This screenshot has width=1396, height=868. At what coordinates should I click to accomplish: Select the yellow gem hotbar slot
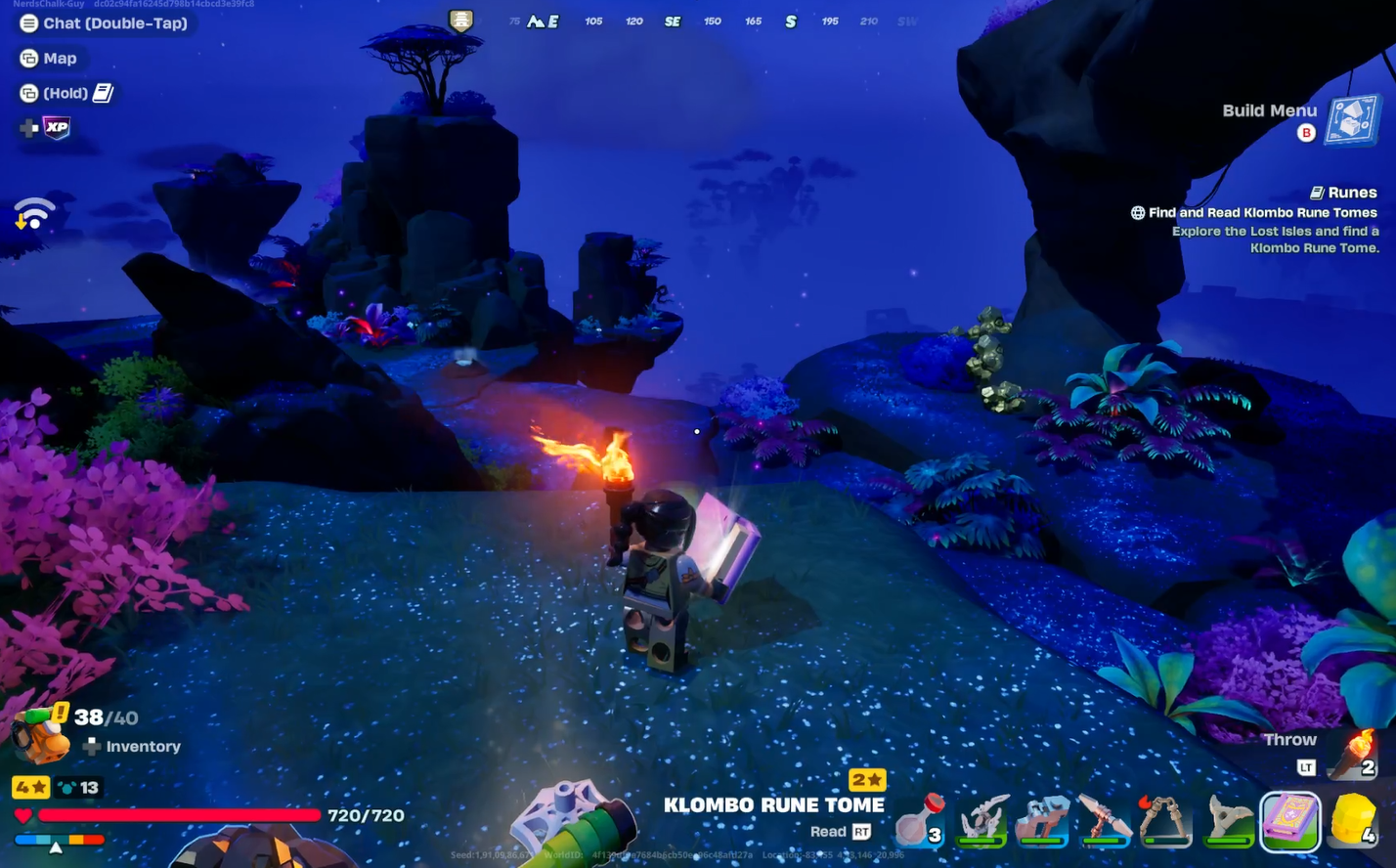point(1354,821)
